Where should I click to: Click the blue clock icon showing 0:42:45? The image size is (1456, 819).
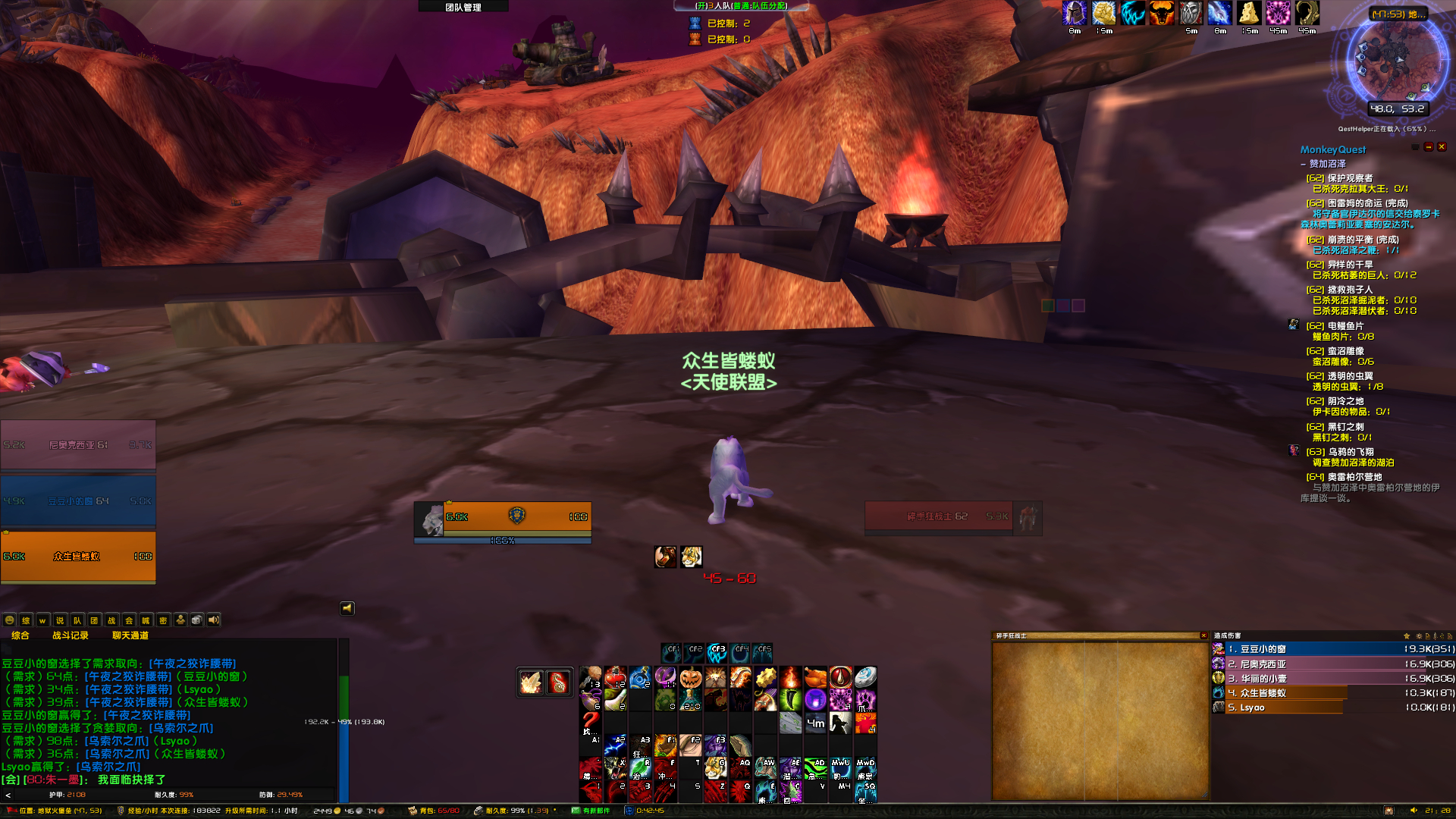point(629,810)
